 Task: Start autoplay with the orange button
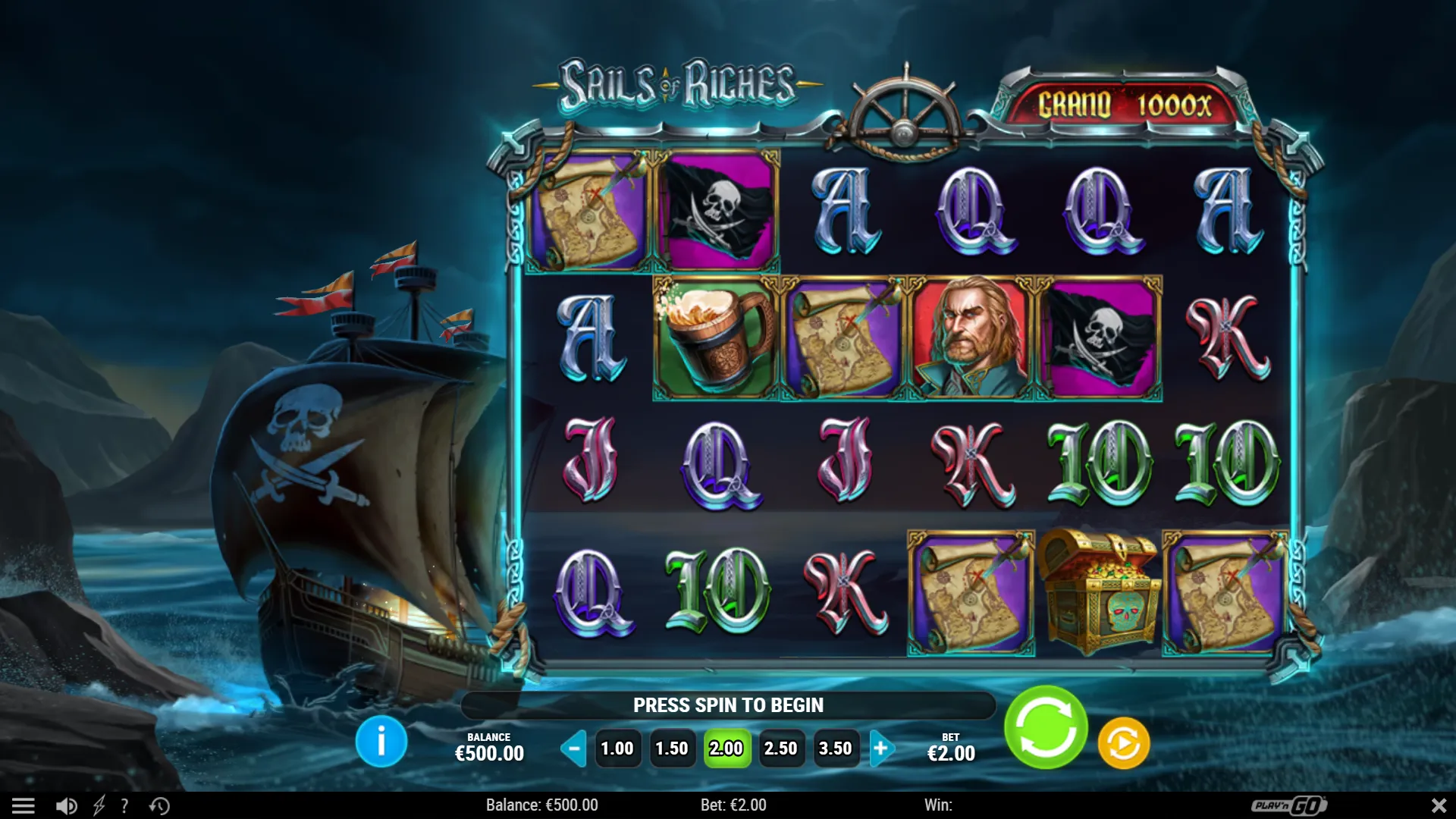coord(1123,744)
